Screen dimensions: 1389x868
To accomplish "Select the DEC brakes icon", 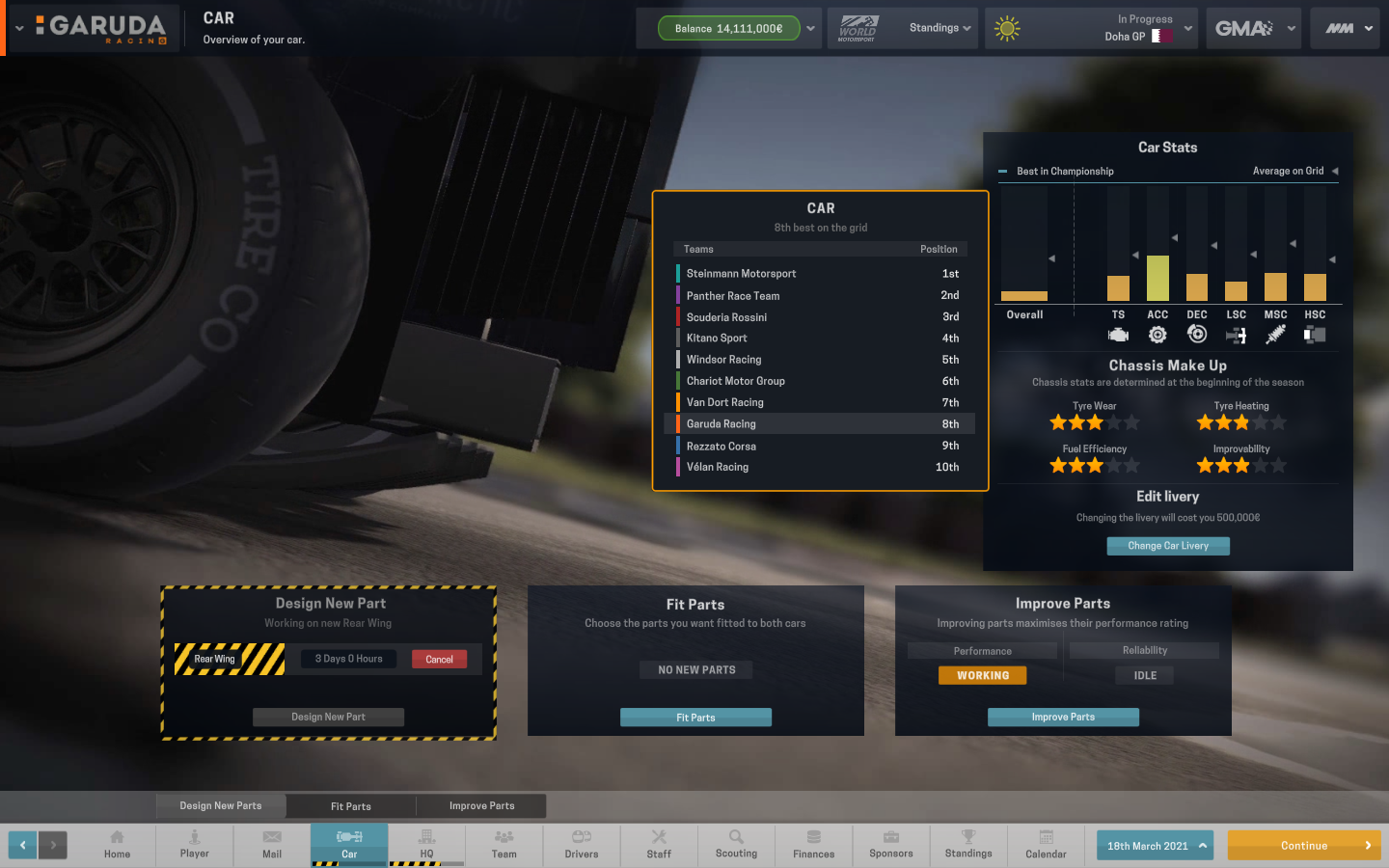I will [x=1197, y=334].
